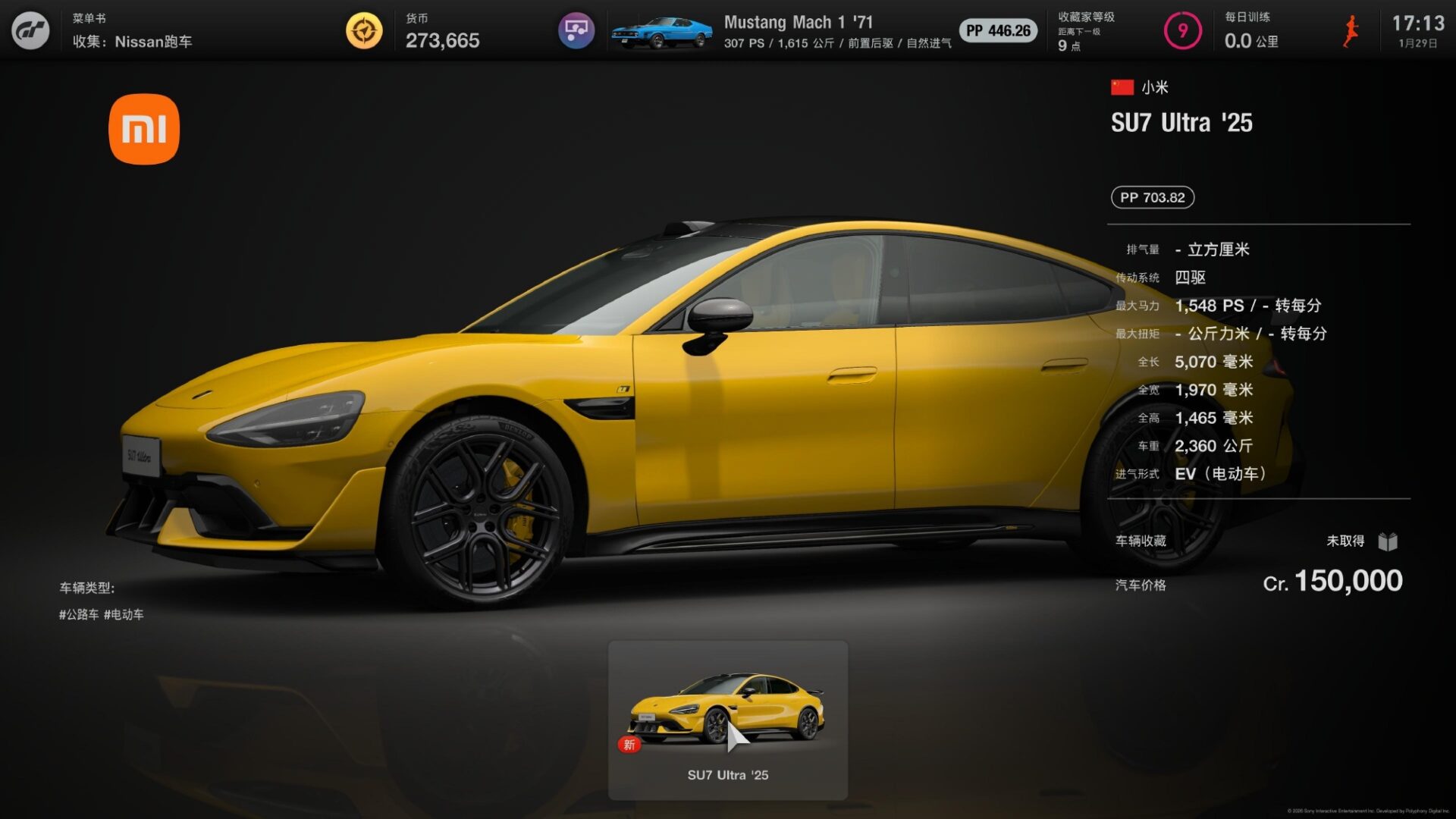Open the purple music player icon
The image size is (1456, 819).
(576, 30)
